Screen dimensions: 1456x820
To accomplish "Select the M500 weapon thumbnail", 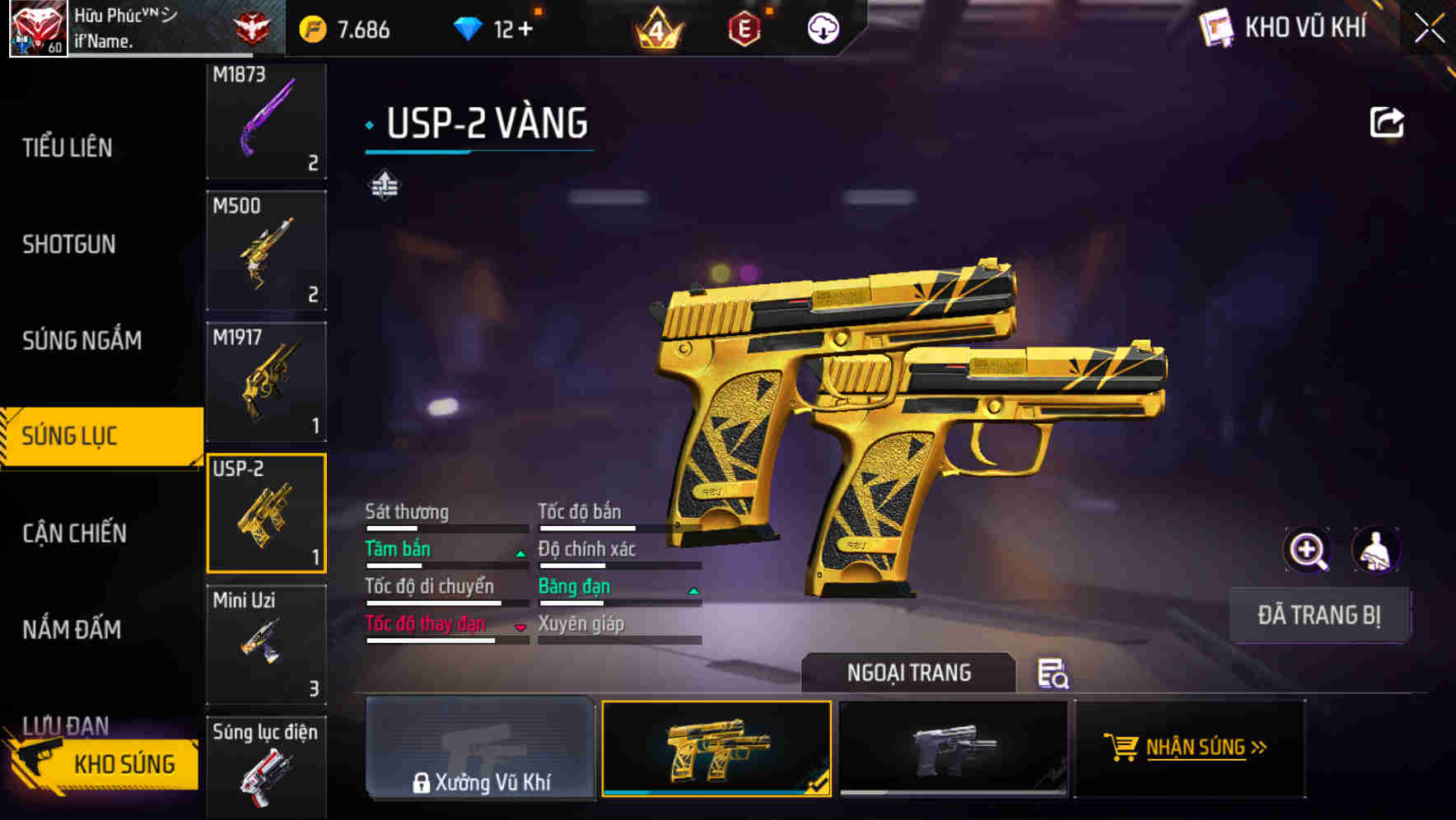I will click(x=266, y=250).
